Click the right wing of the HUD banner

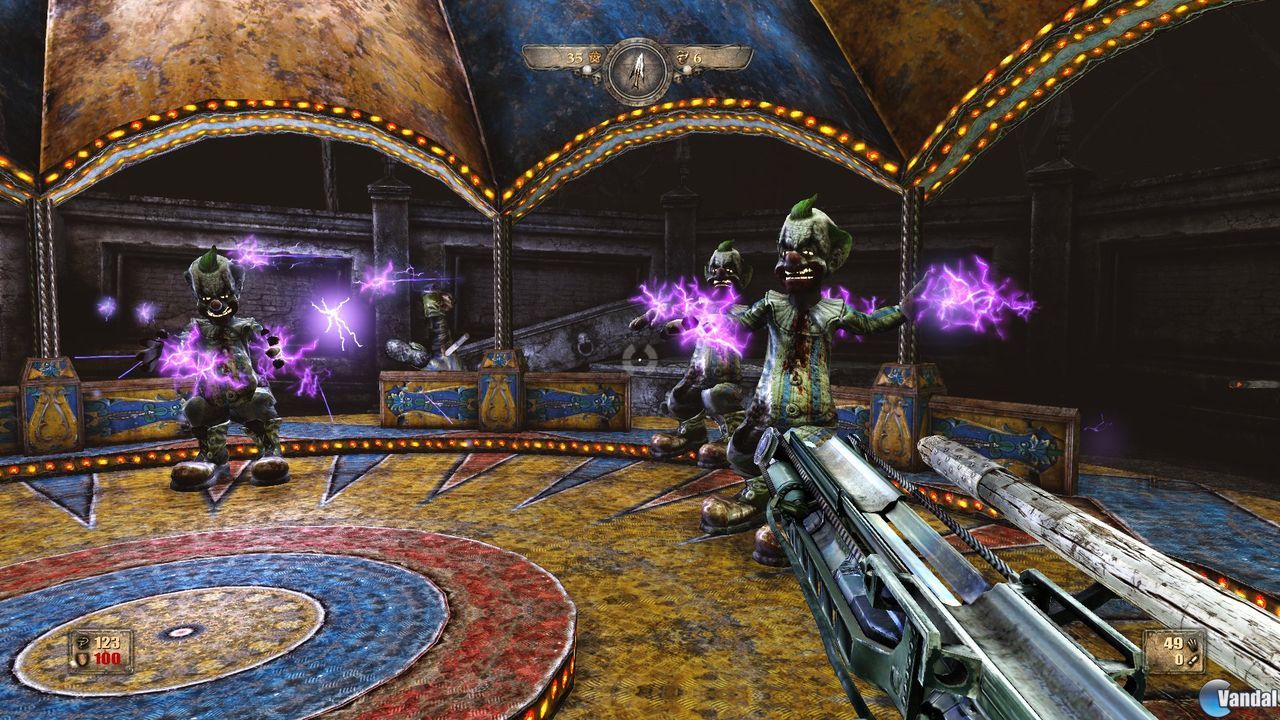(x=722, y=58)
